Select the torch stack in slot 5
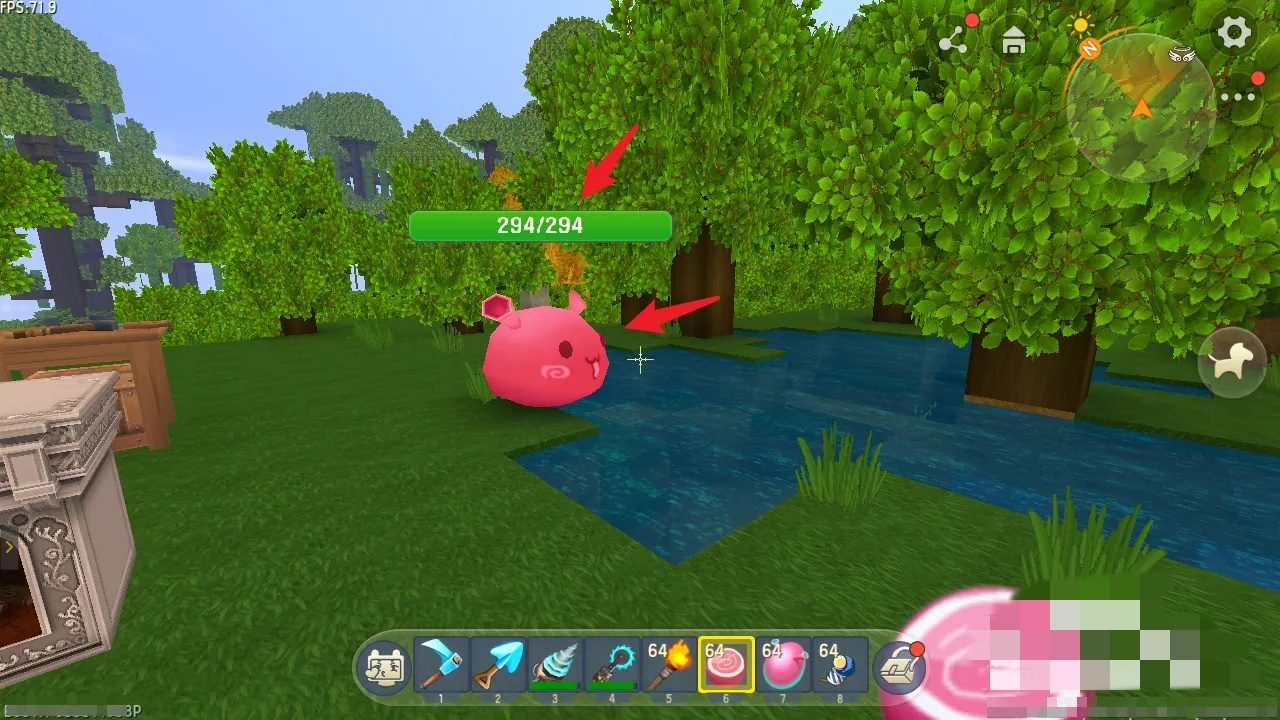1280x720 pixels. 669,665
